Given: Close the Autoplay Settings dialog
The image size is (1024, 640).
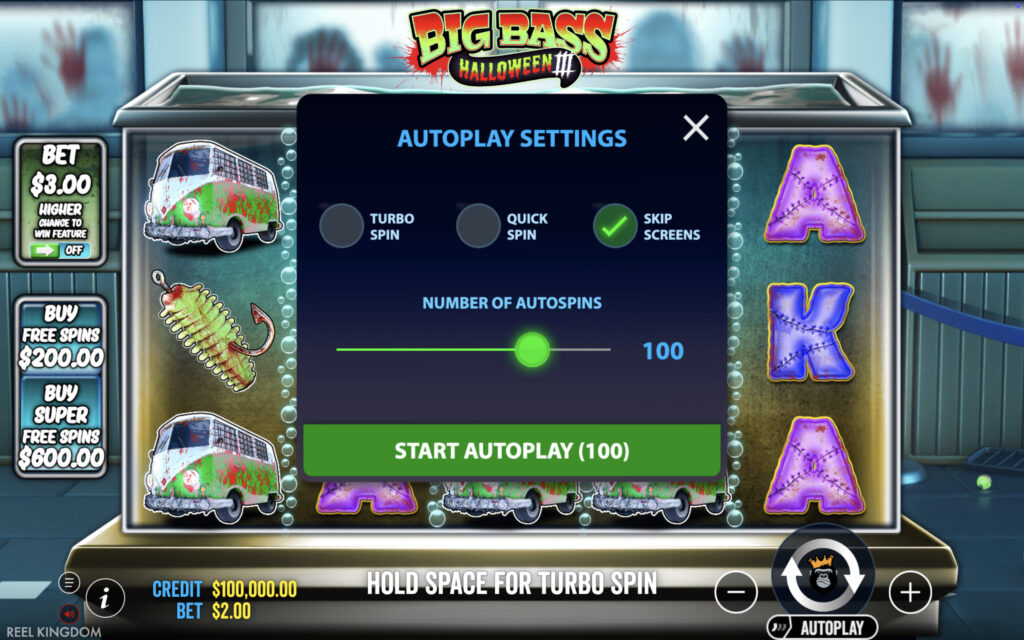Looking at the screenshot, I should pos(695,127).
